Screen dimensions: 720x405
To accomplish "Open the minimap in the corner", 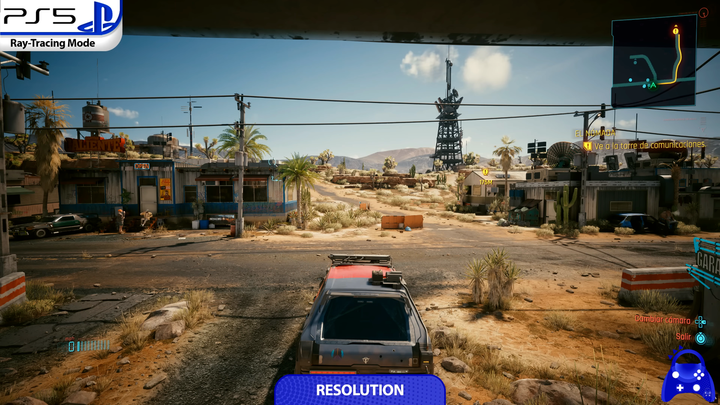I will point(654,60).
